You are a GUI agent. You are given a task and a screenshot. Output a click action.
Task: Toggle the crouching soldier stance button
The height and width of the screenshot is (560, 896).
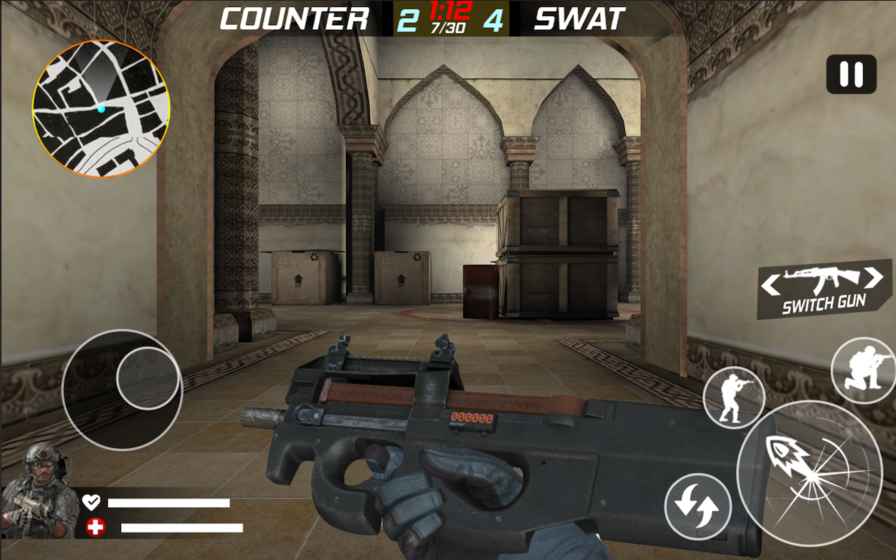pyautogui.click(x=862, y=370)
